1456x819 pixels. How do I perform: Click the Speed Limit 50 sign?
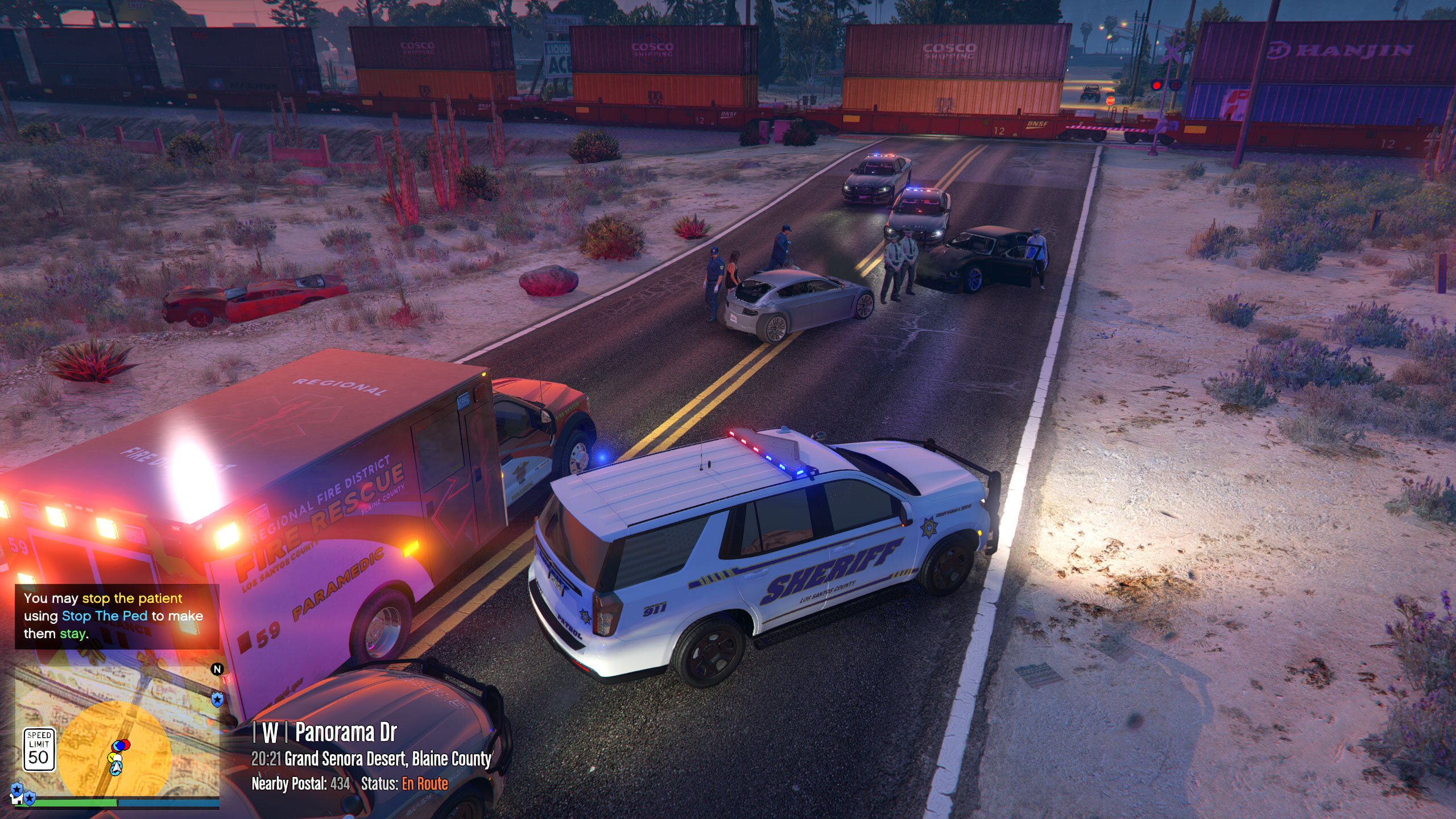coord(39,750)
